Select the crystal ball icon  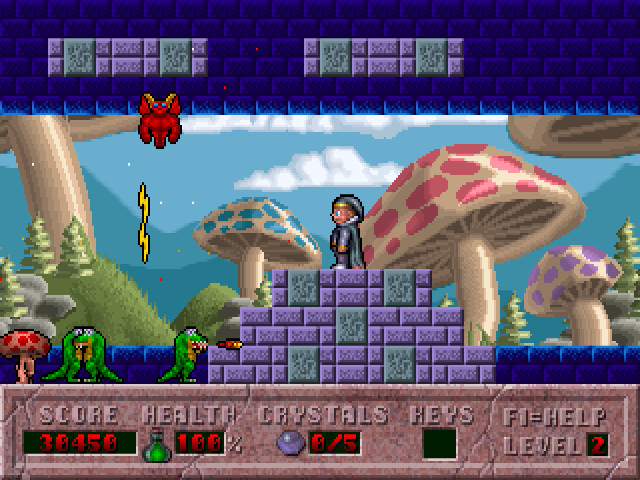pyautogui.click(x=291, y=443)
